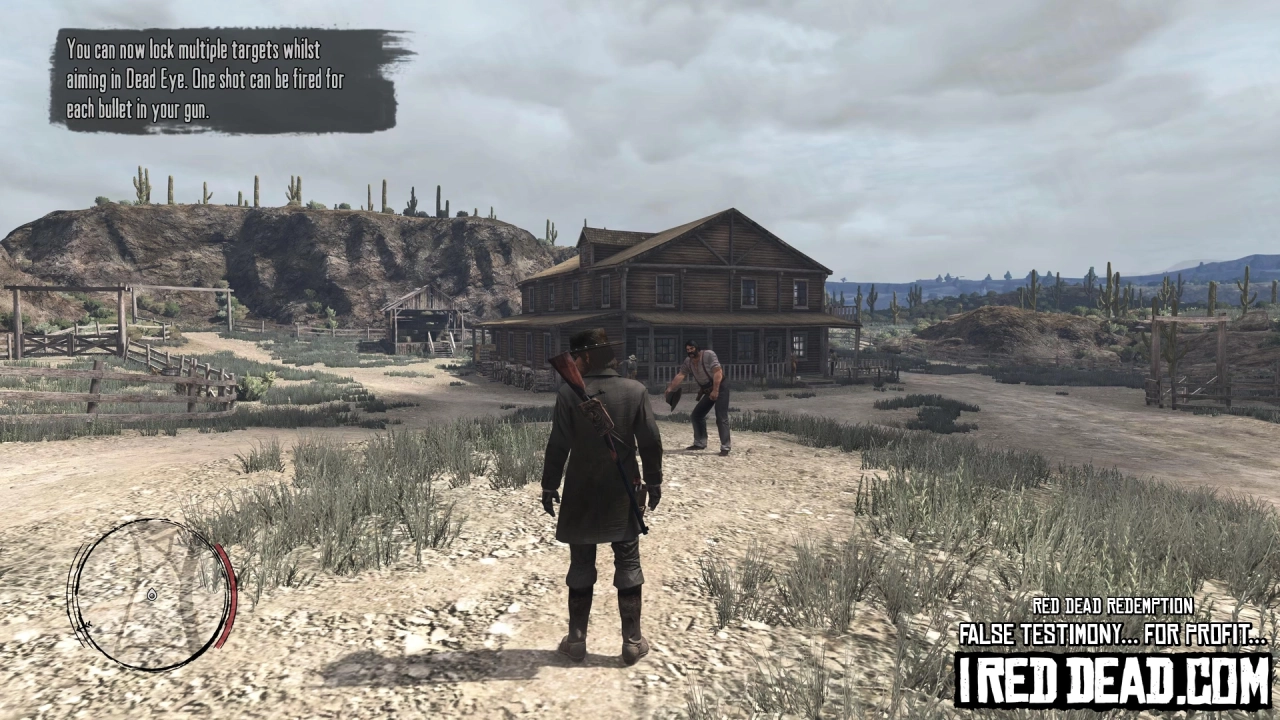Image resolution: width=1280 pixels, height=720 pixels.
Task: Click the waypoint marker on minimap edge
Action: (84, 625)
